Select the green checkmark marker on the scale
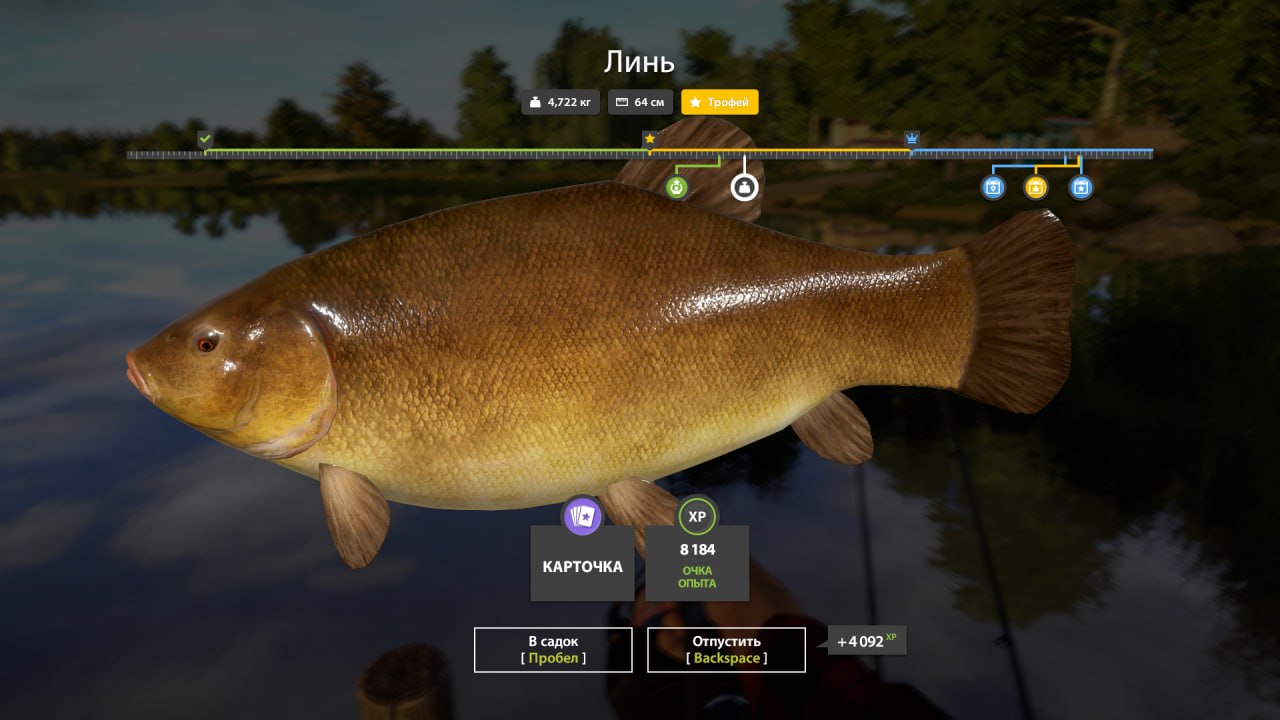Screen dimensions: 1280x720 tap(205, 138)
